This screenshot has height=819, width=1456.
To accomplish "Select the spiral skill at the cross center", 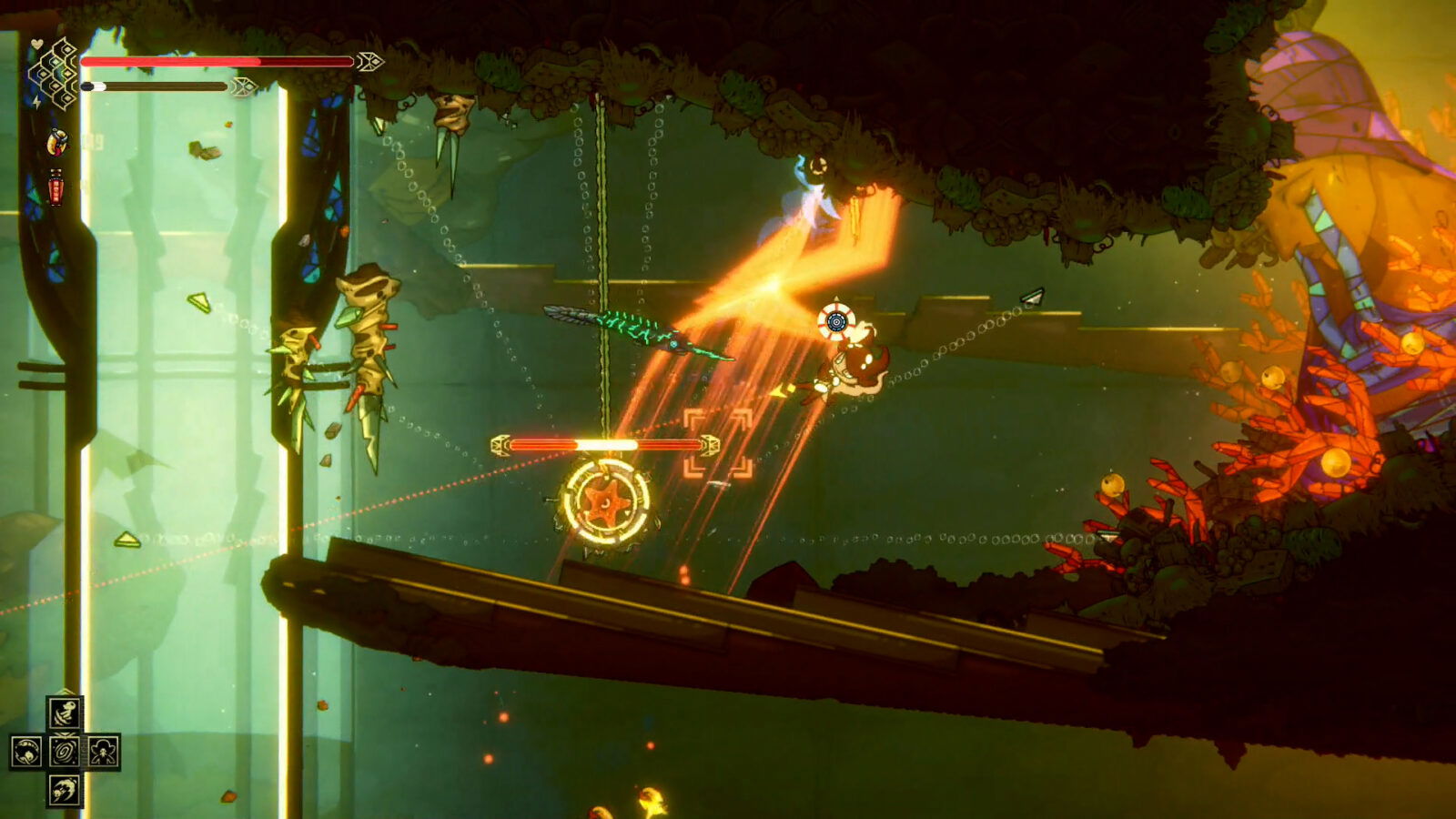I will click(x=63, y=751).
